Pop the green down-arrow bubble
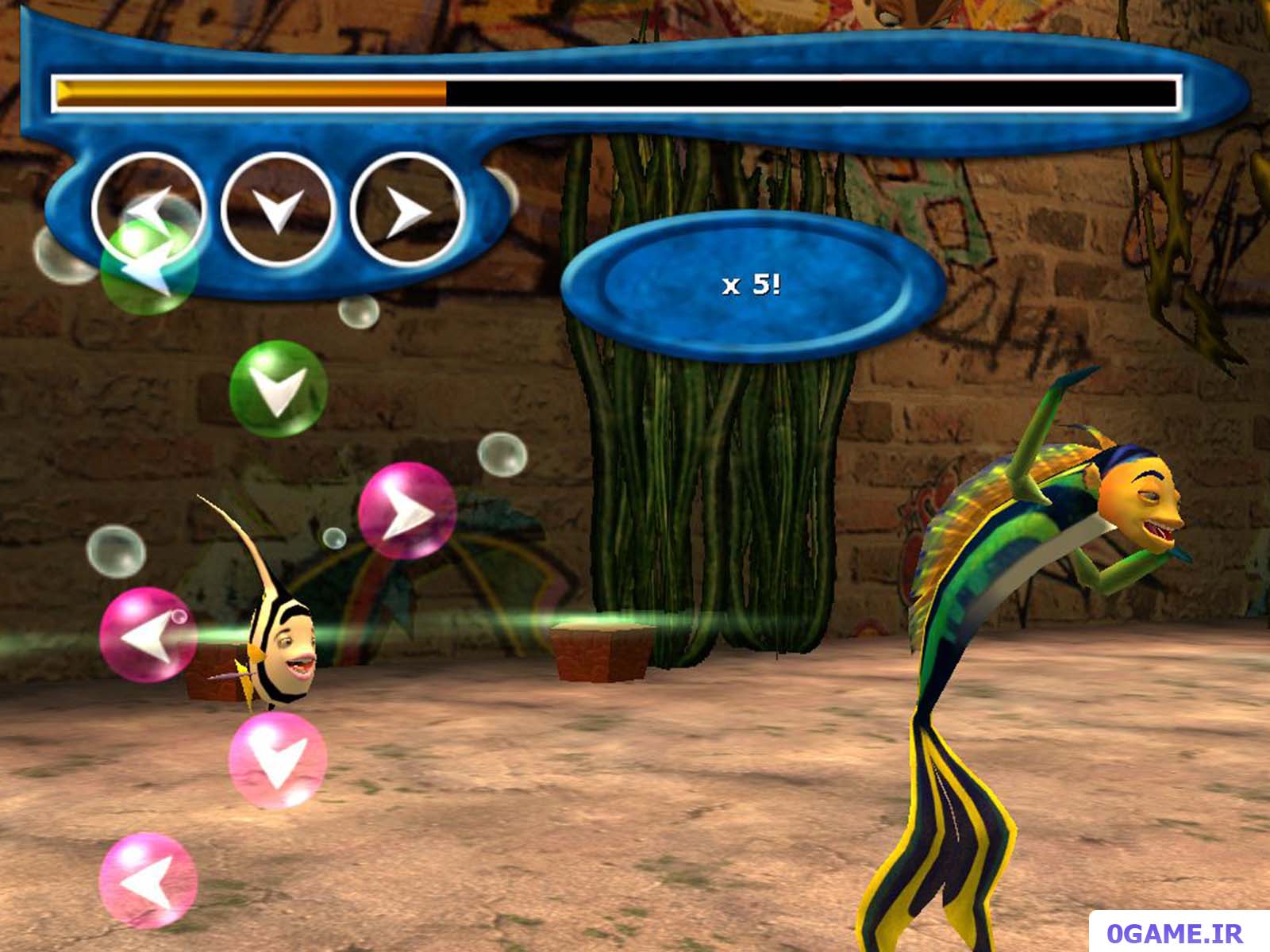 tap(278, 389)
